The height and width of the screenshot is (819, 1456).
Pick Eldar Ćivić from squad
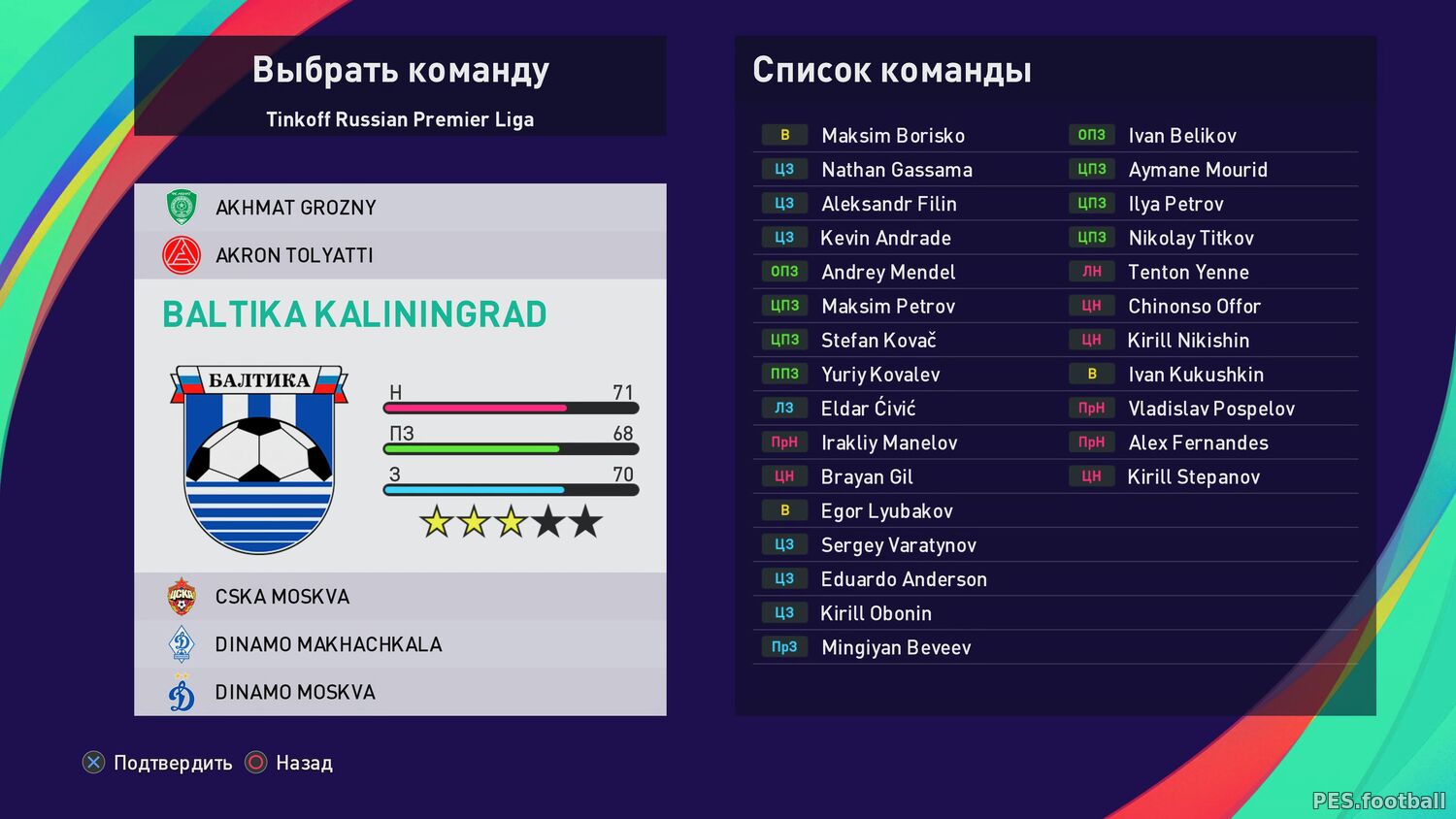click(x=868, y=409)
